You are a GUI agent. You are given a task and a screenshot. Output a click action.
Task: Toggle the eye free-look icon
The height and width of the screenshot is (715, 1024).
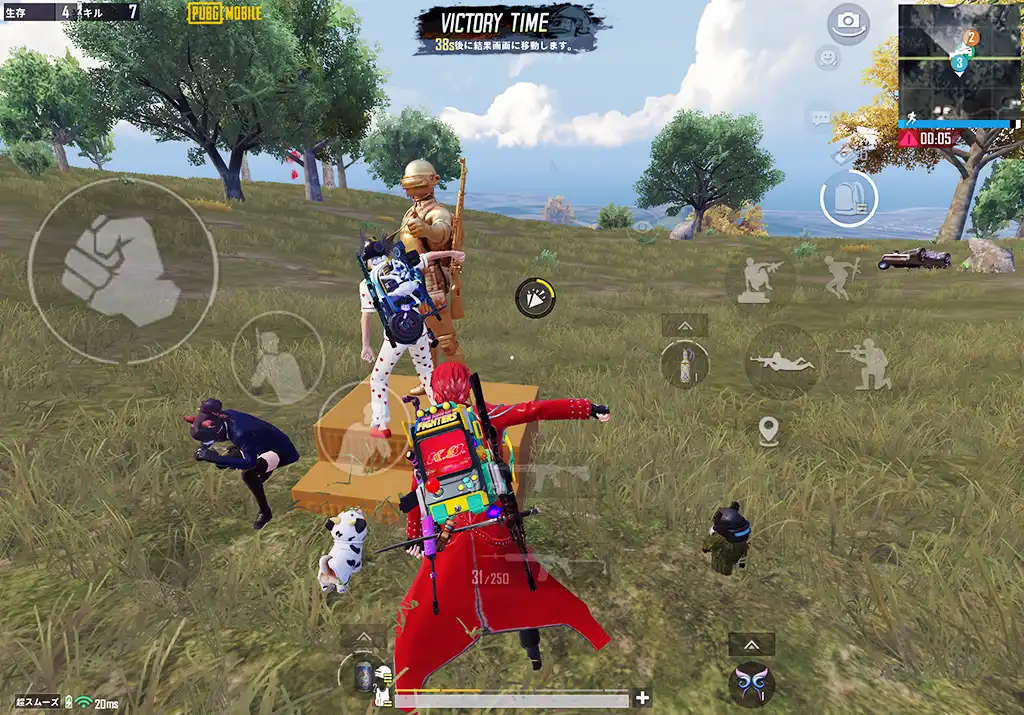641,227
